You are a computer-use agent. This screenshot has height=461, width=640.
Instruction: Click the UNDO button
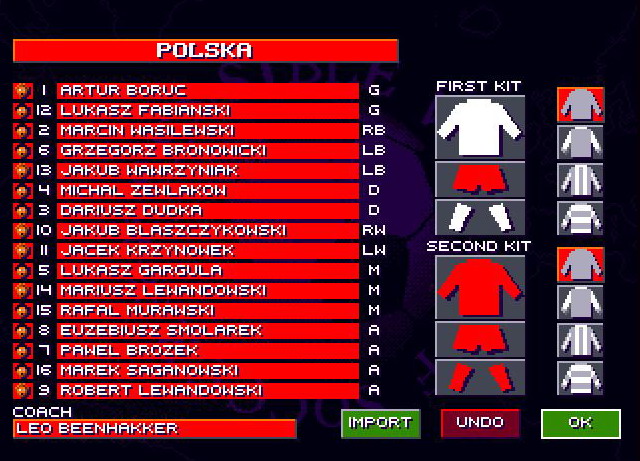(x=480, y=423)
